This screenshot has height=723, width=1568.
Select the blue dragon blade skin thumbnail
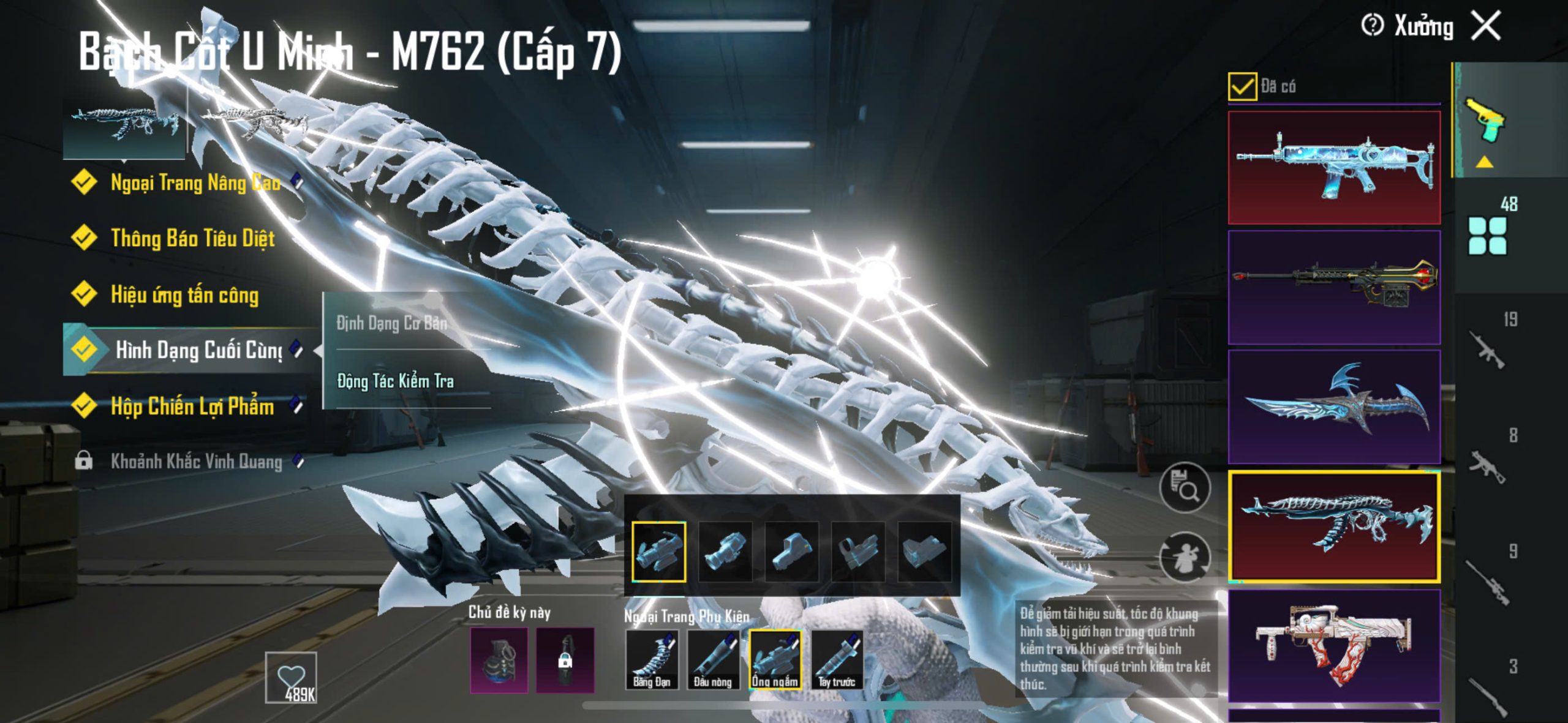[x=1334, y=406]
